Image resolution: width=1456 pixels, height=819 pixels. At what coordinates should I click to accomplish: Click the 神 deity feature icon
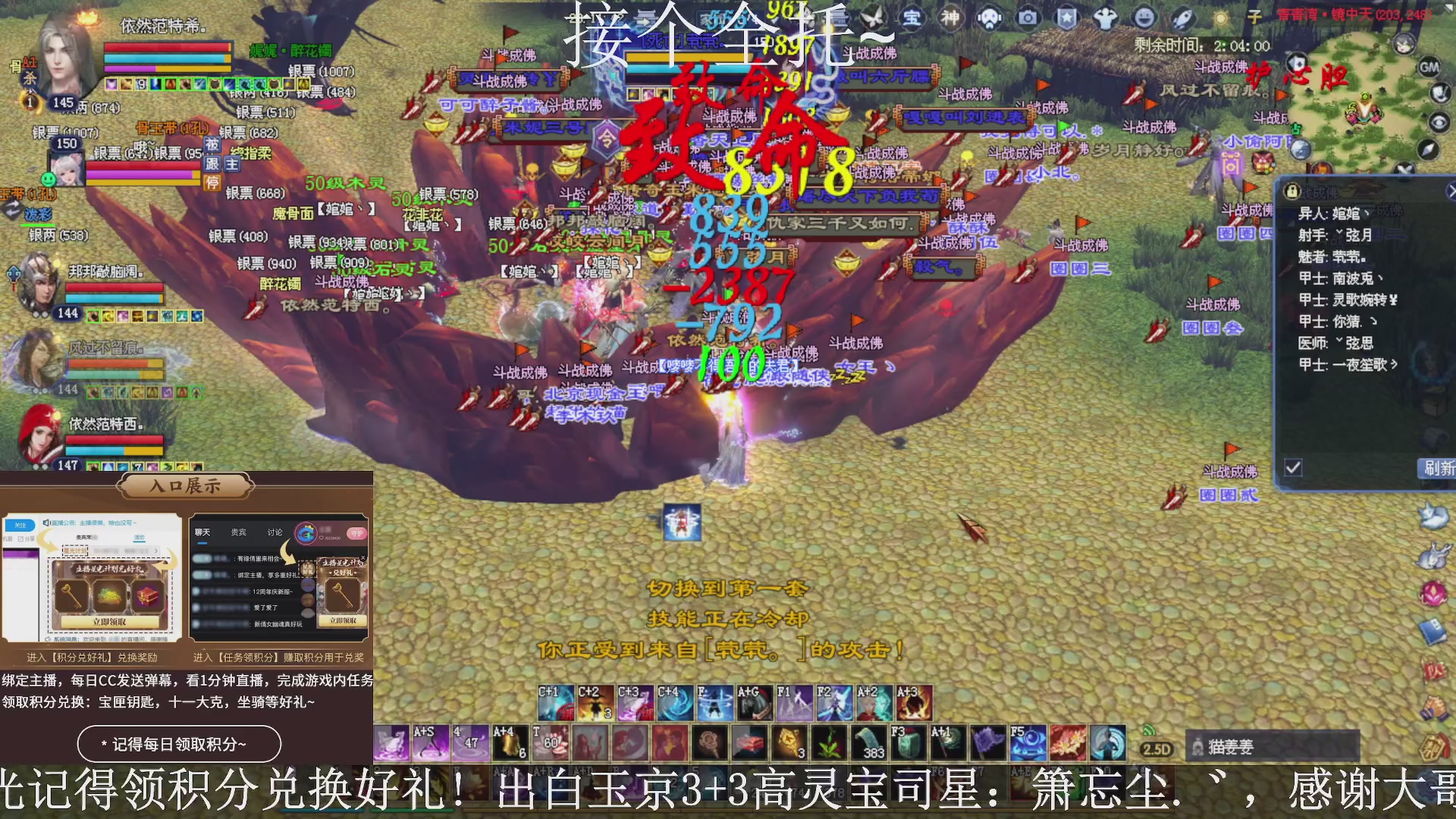tap(951, 17)
